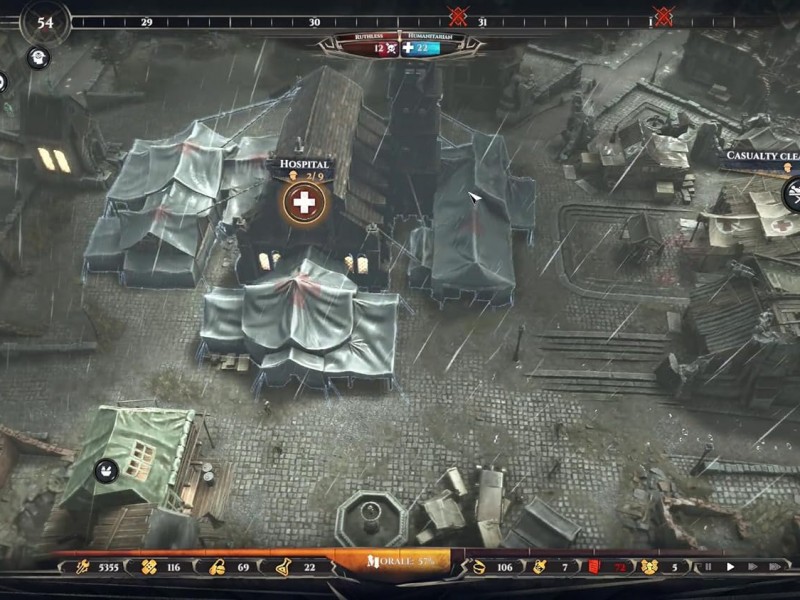Click the helmet resource icon showing 106
The height and width of the screenshot is (600, 800).
tap(478, 567)
